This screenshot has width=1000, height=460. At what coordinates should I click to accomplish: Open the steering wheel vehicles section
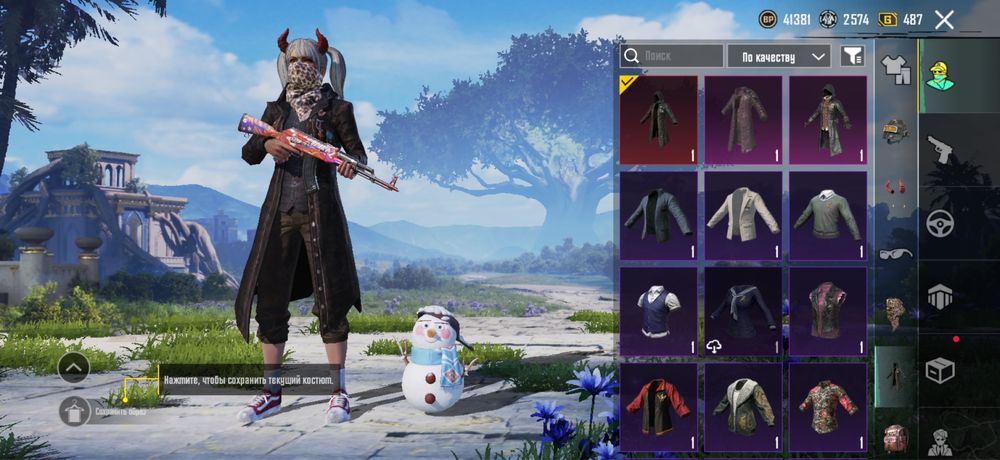click(940, 223)
